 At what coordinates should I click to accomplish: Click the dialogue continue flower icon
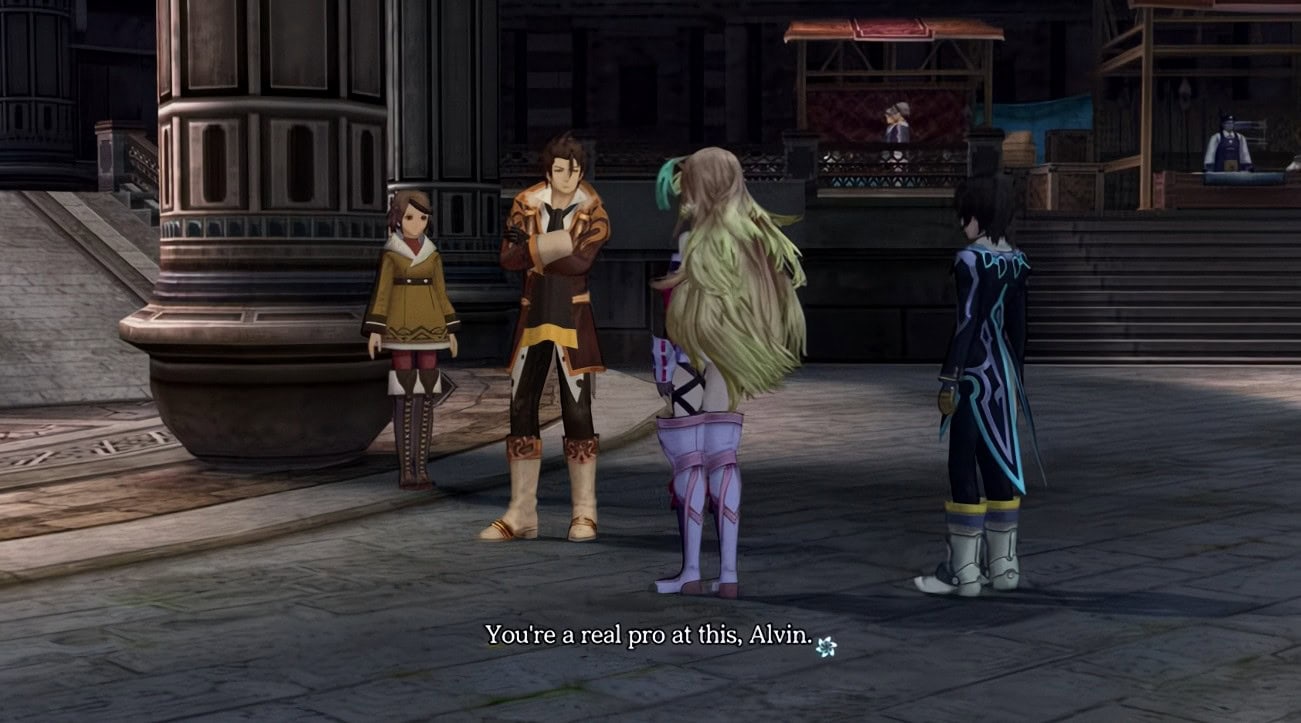tap(825, 647)
